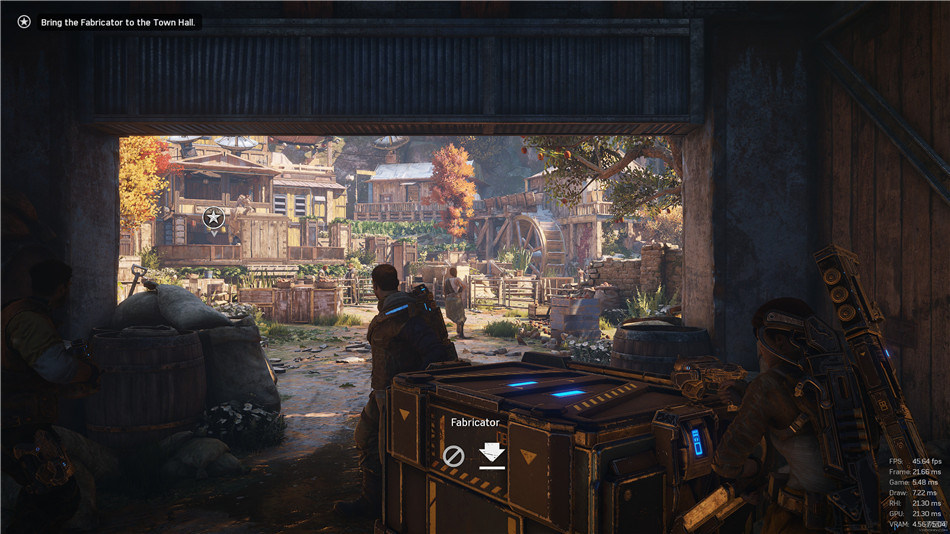Select the Bring the Fabricator objective text
The width and height of the screenshot is (950, 534).
tap(119, 21)
